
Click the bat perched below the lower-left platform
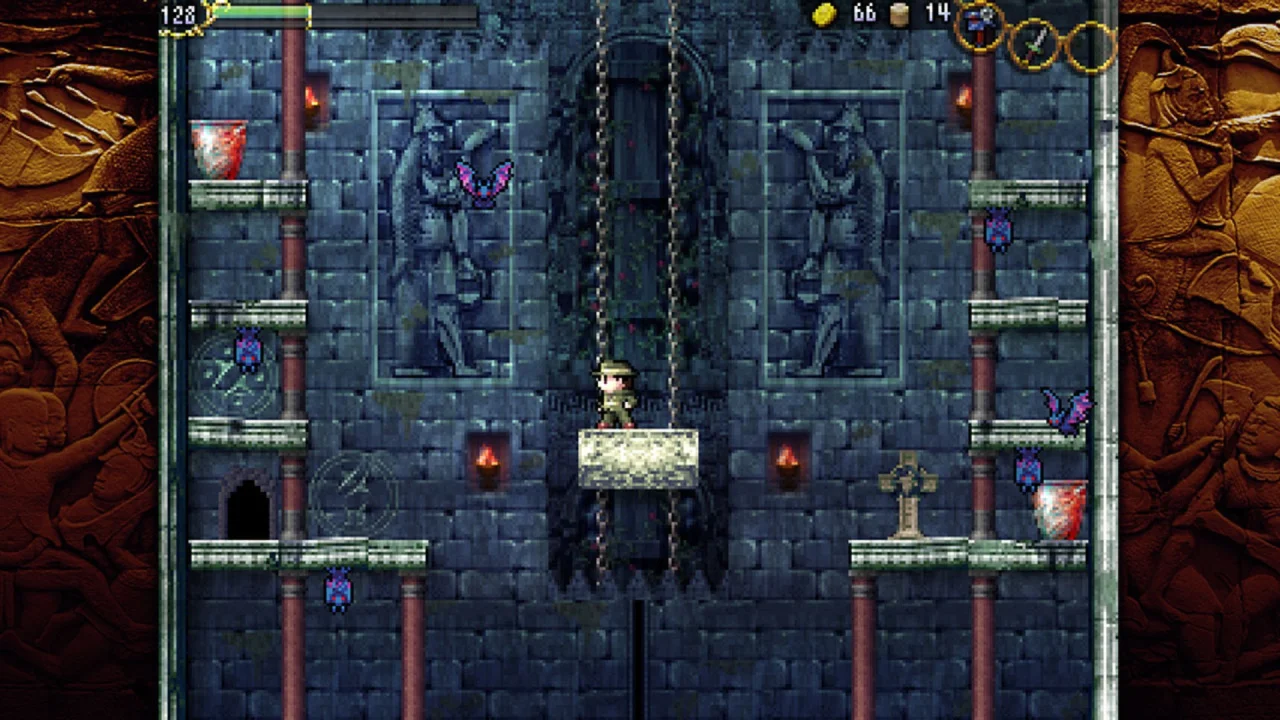336,592
